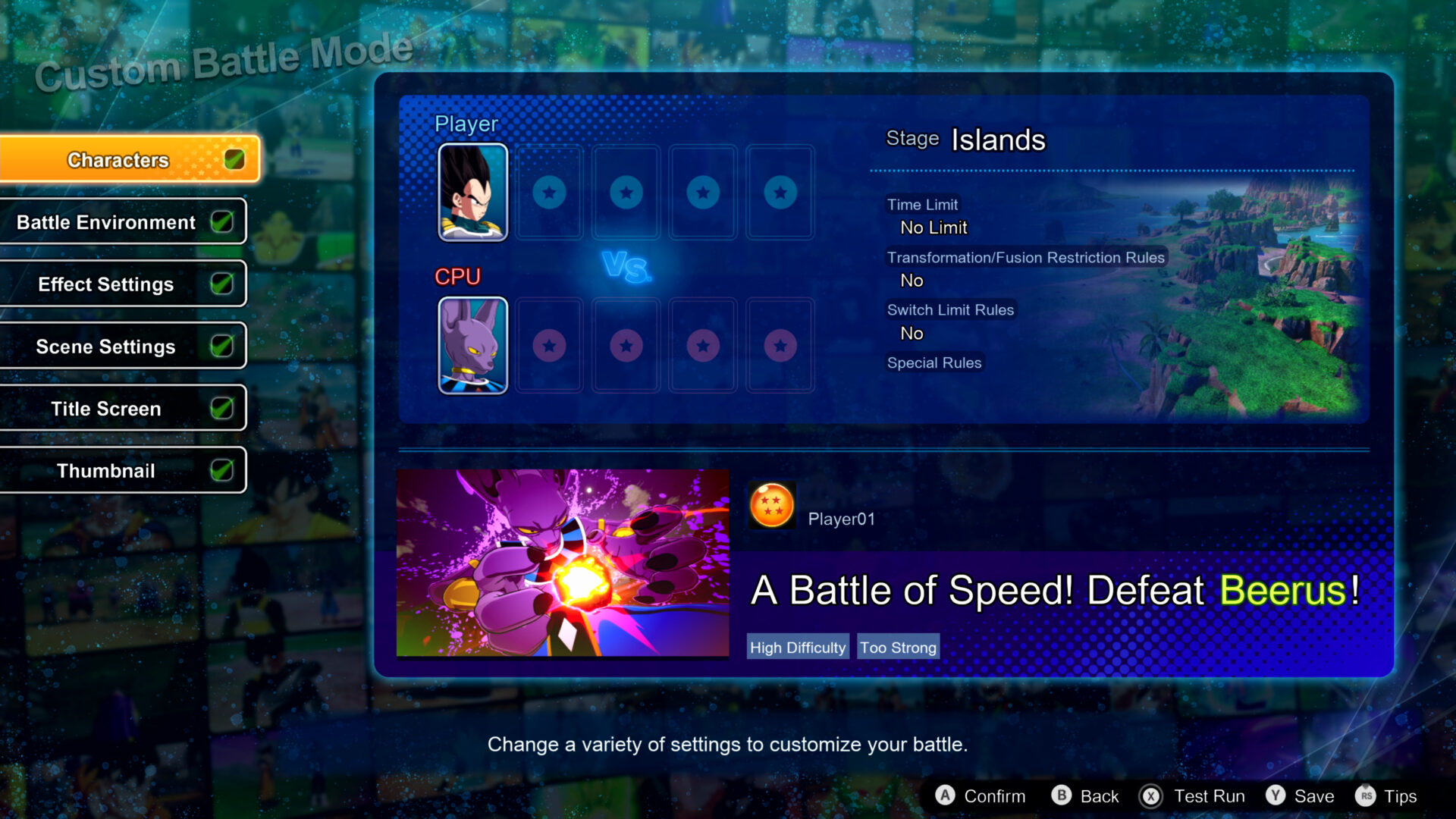This screenshot has width=1456, height=819.
Task: Click the Beerus battle thumbnail preview
Action: pyautogui.click(x=563, y=564)
